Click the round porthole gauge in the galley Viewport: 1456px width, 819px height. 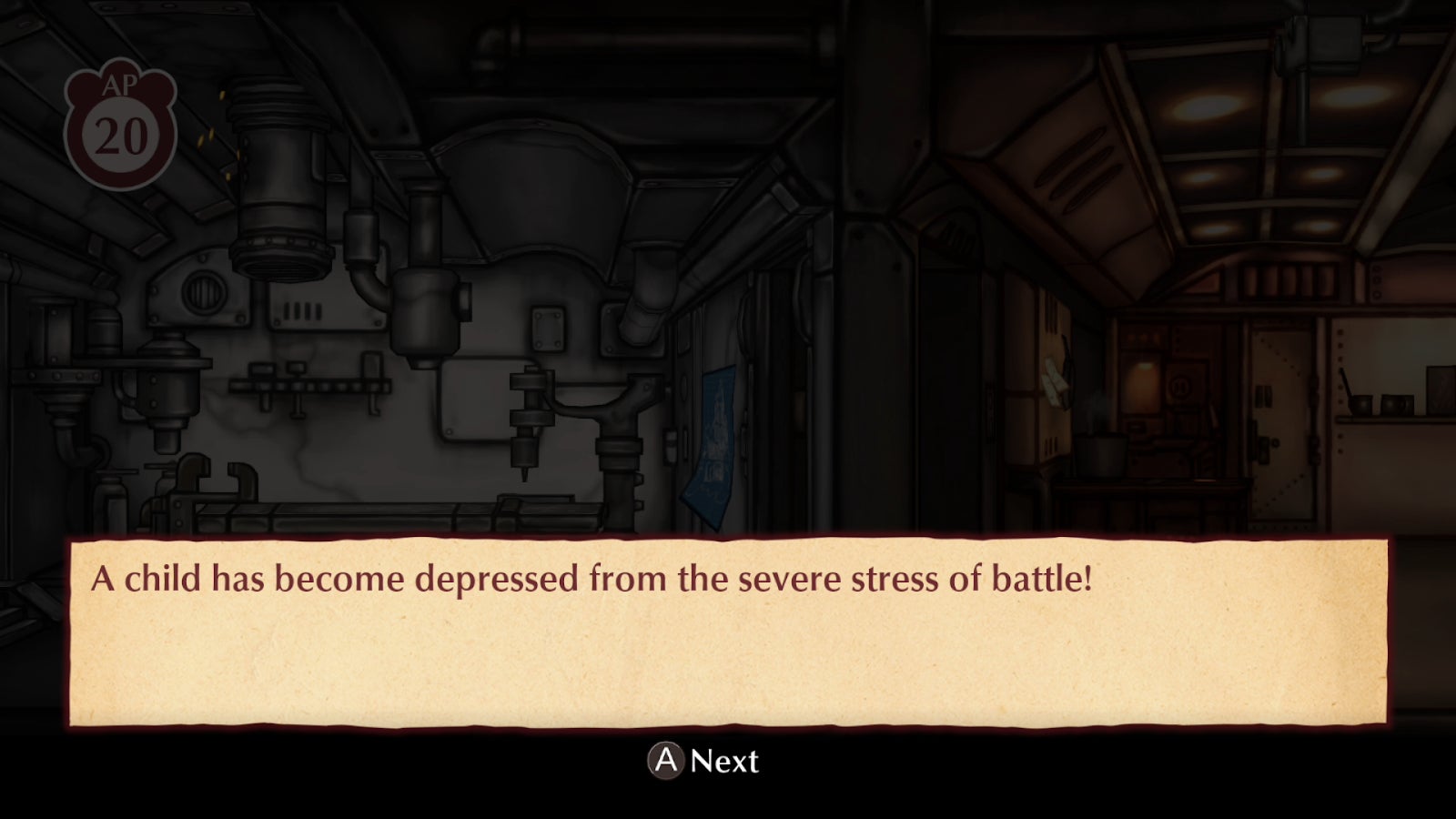point(1180,386)
